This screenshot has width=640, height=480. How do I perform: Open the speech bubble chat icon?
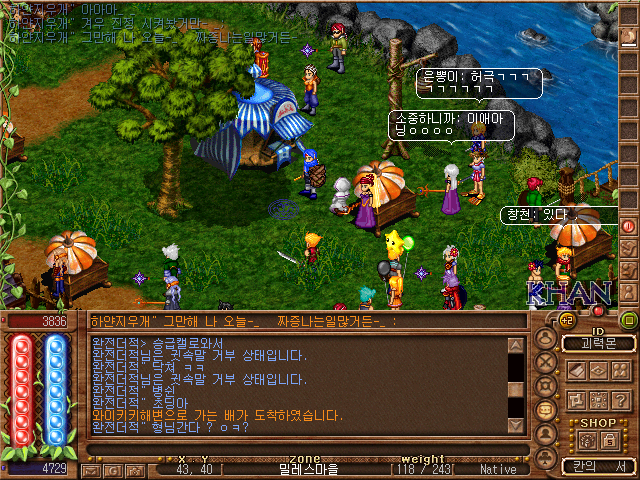(546, 411)
